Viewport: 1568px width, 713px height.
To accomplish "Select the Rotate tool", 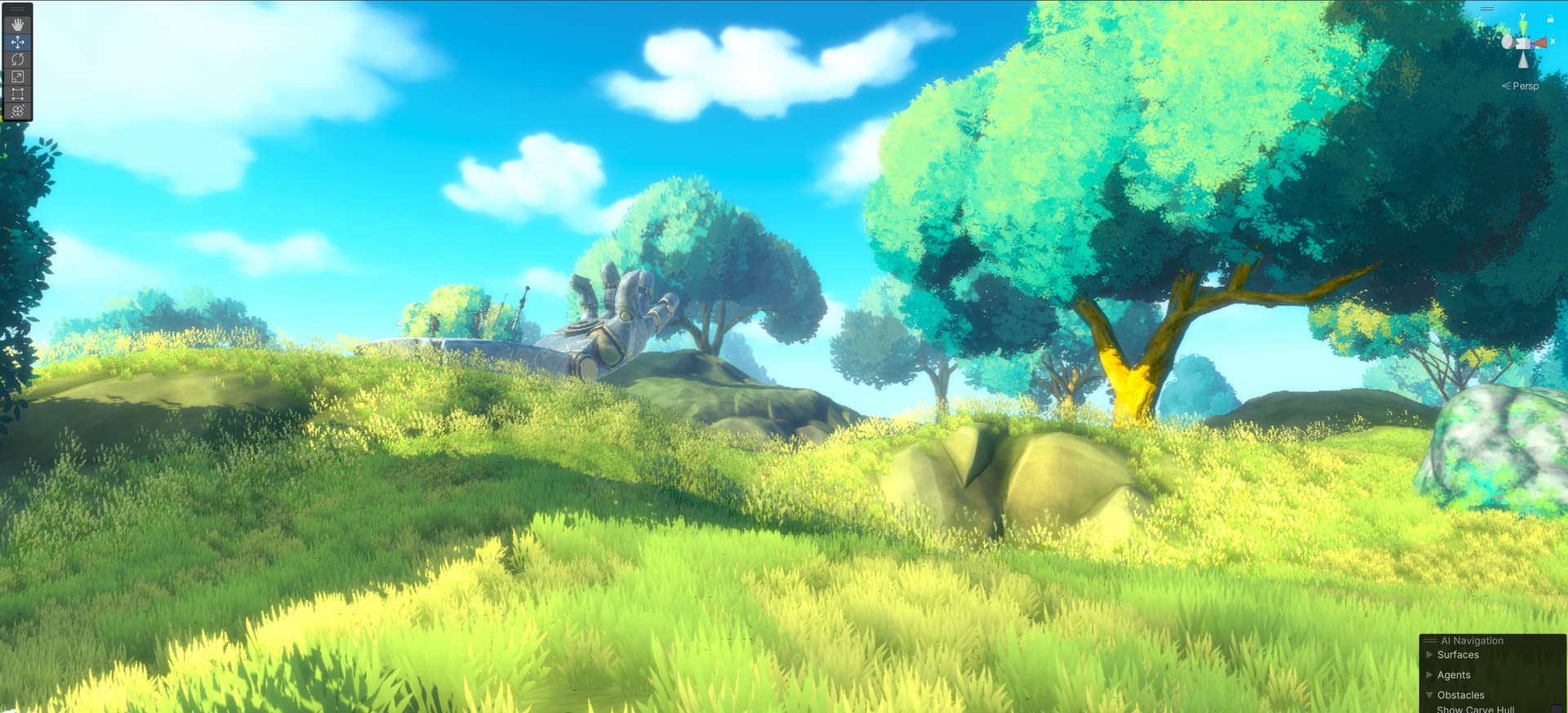I will click(x=18, y=59).
